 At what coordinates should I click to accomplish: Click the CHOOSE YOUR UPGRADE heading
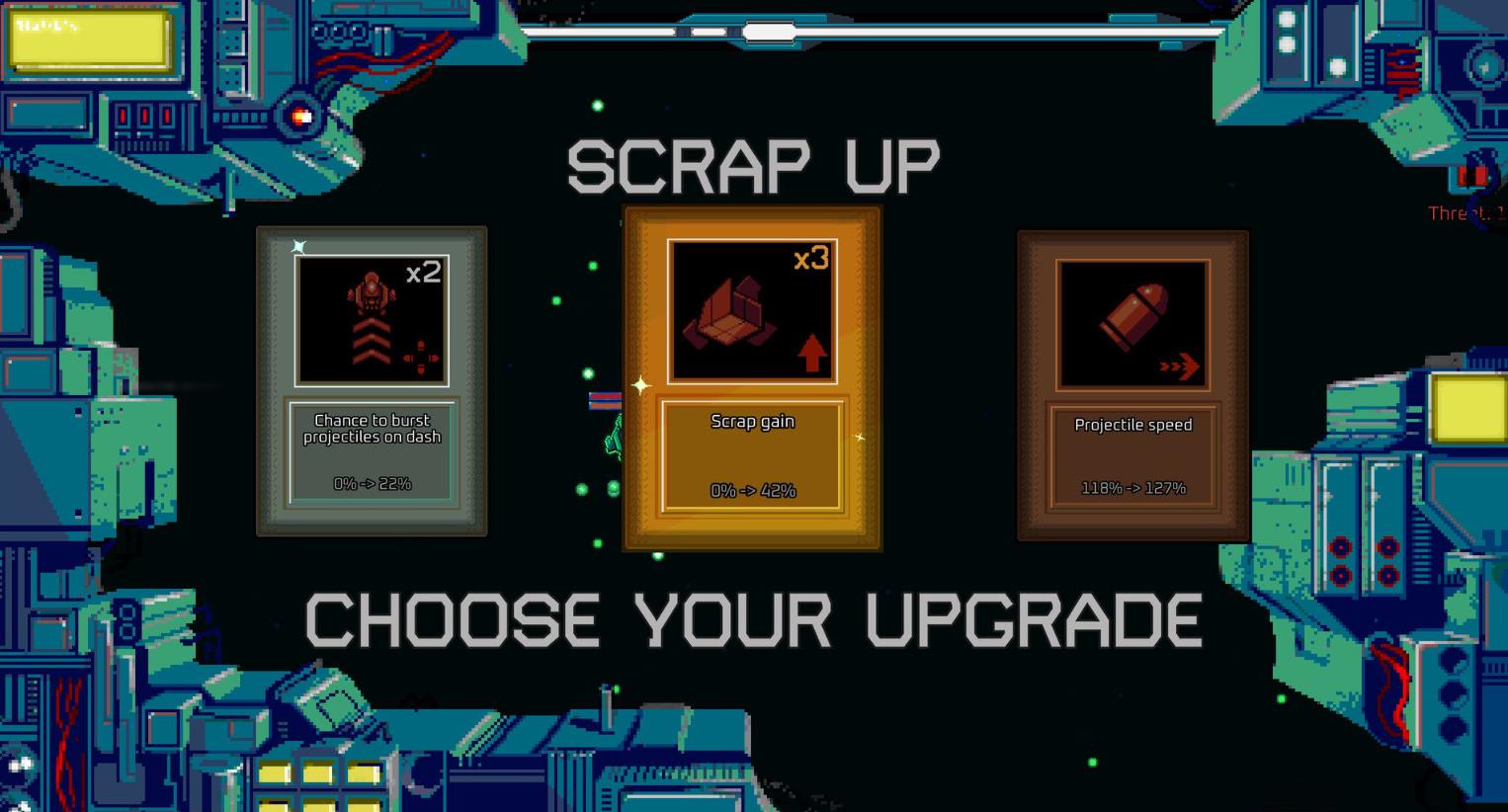click(753, 619)
